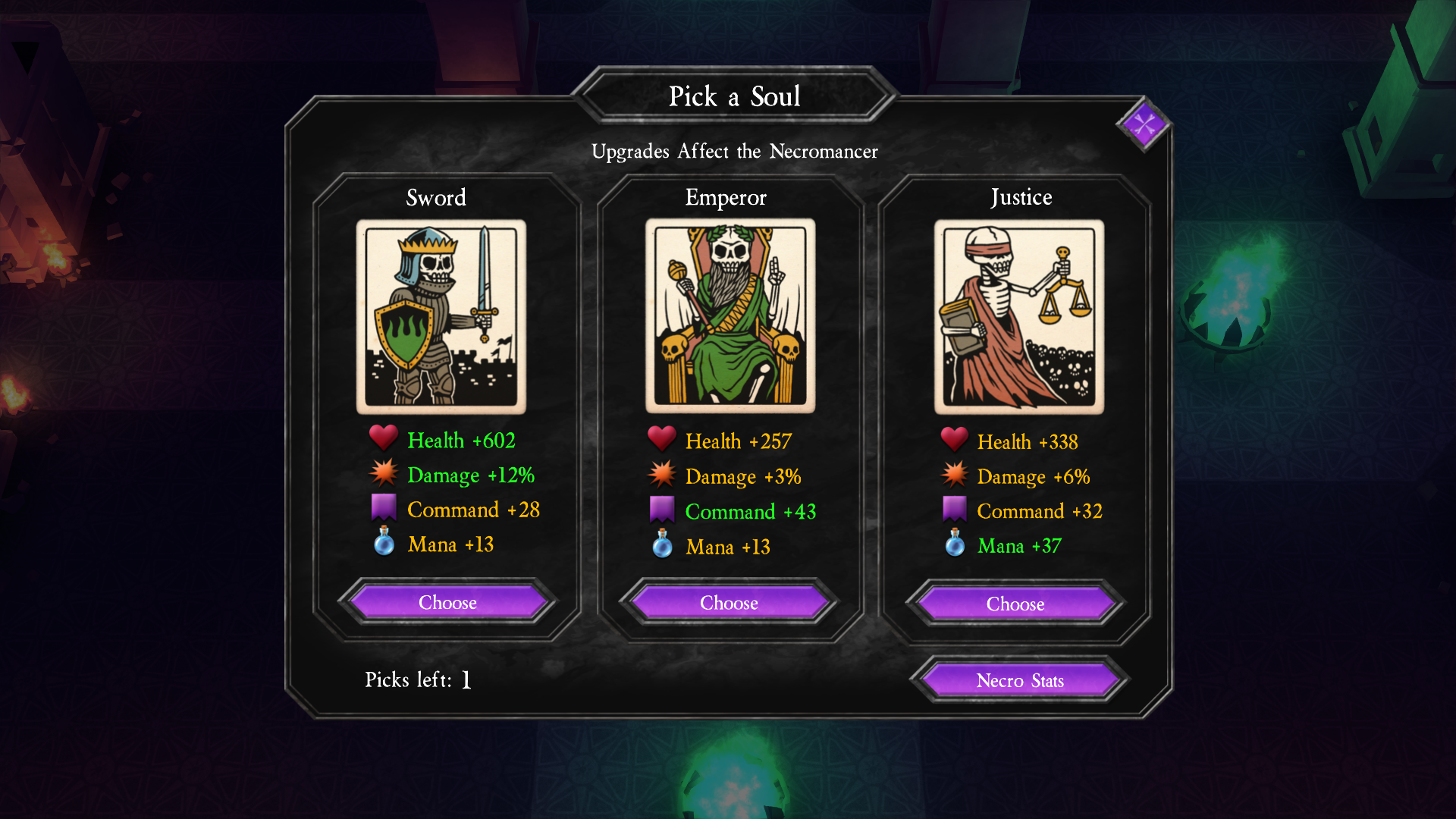Screen dimensions: 1456x819
Task: Click the Picks left counter
Action: point(417,679)
